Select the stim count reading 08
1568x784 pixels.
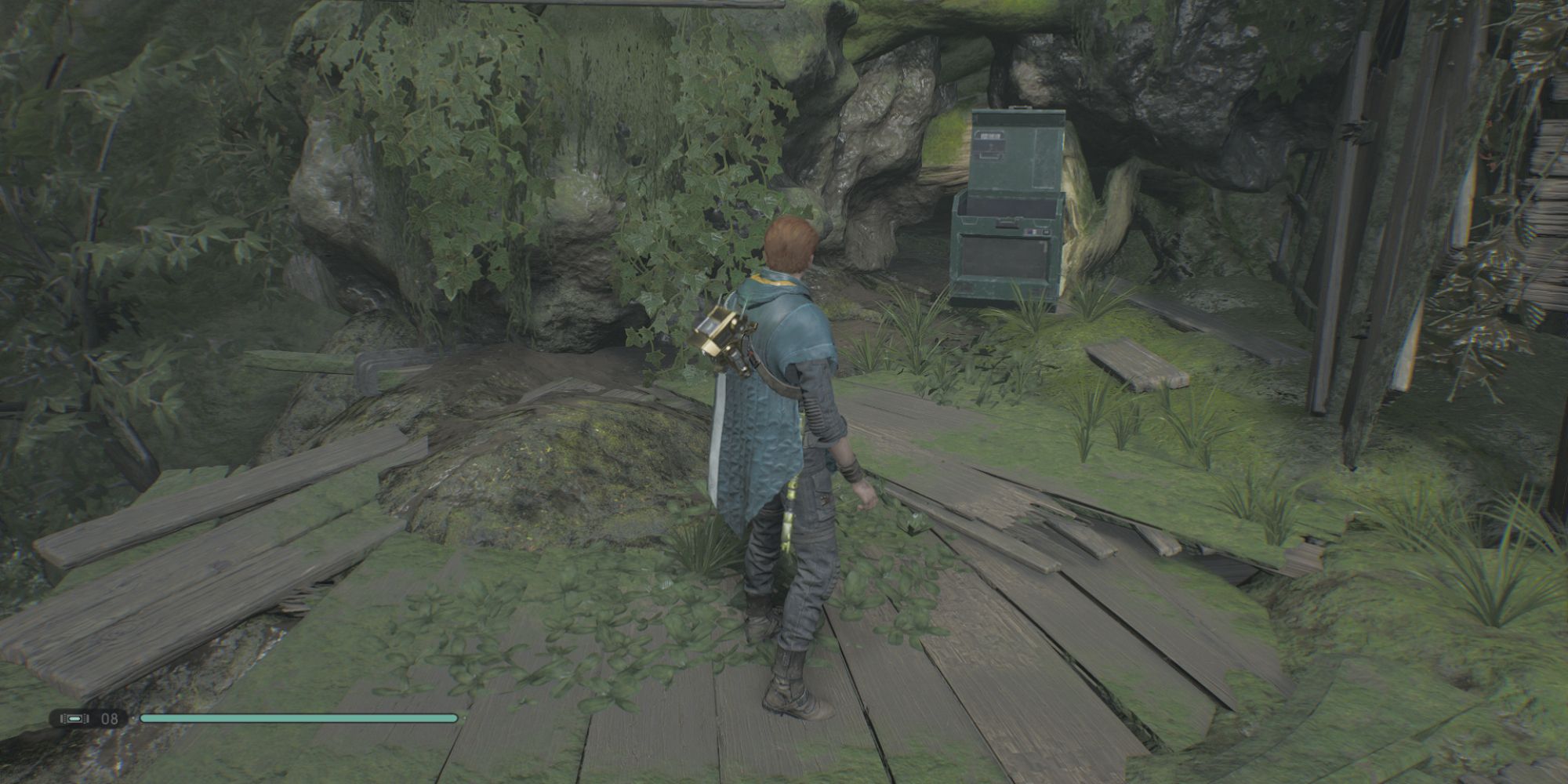pyautogui.click(x=110, y=718)
